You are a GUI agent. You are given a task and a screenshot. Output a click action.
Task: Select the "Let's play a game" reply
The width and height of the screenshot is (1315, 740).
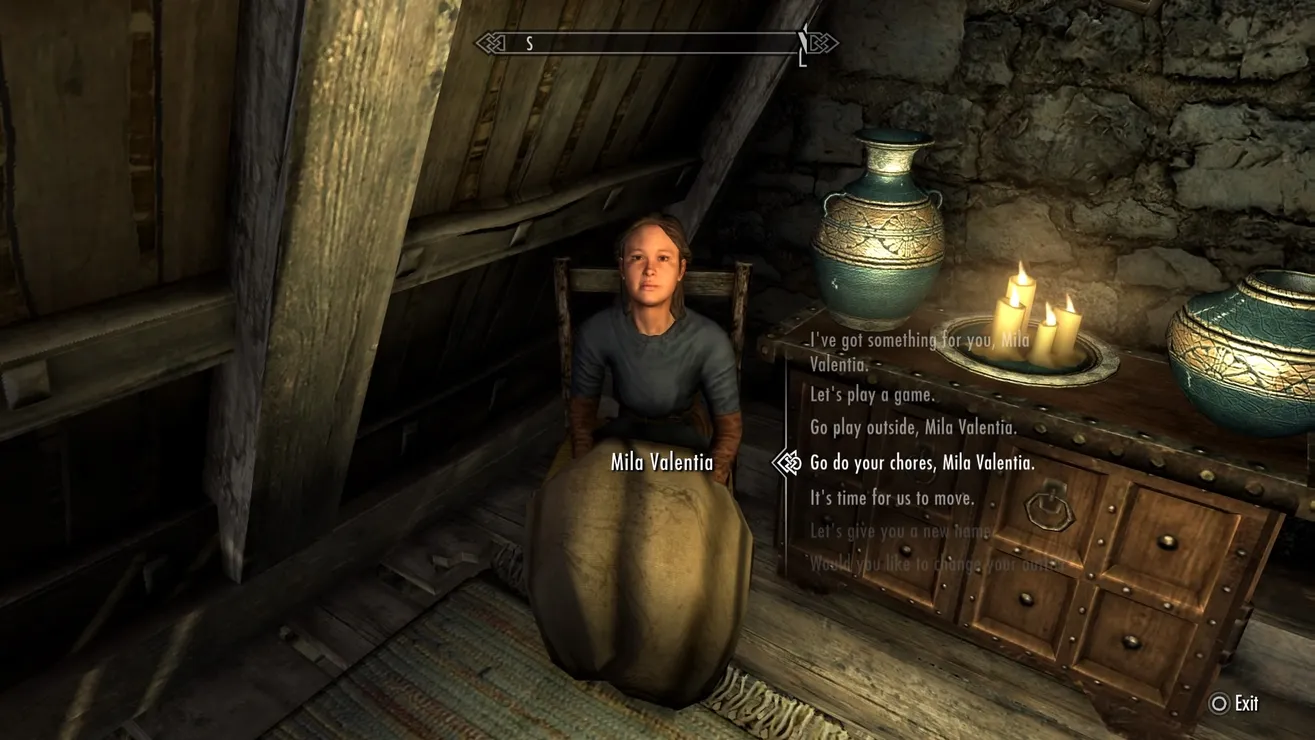(x=872, y=395)
